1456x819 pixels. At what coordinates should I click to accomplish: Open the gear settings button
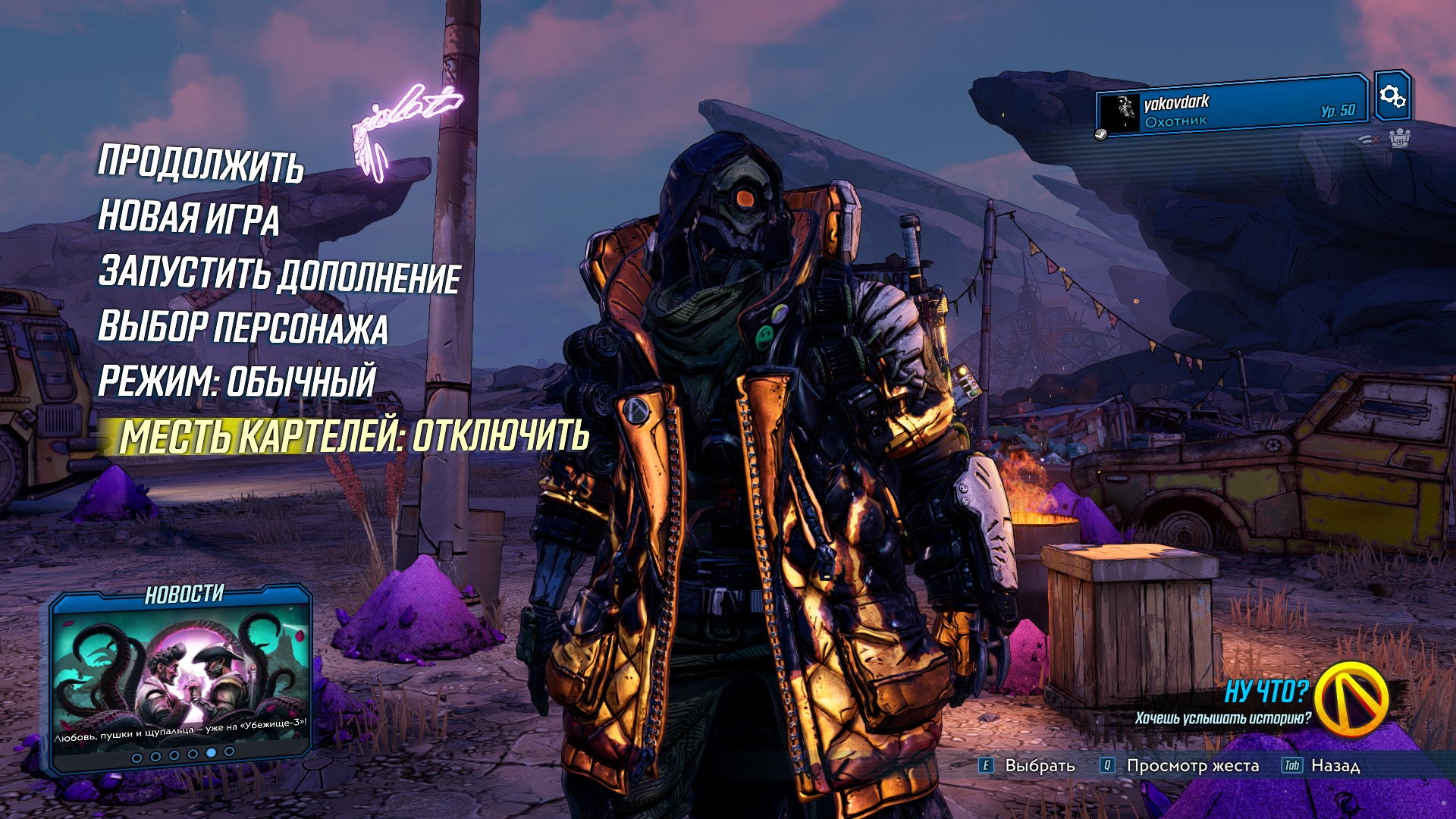point(1392,96)
